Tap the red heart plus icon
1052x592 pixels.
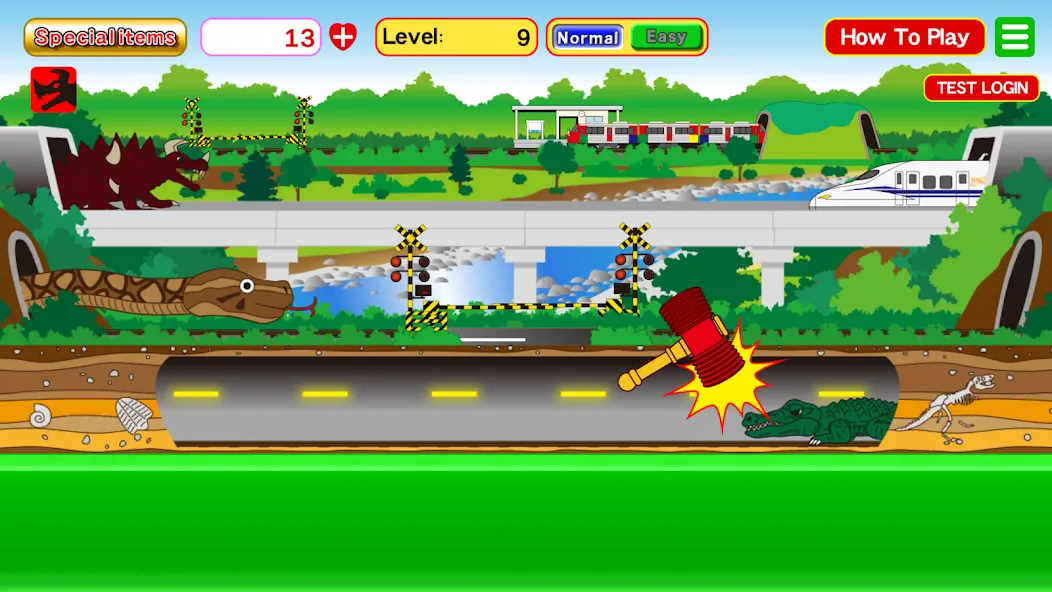click(x=343, y=37)
